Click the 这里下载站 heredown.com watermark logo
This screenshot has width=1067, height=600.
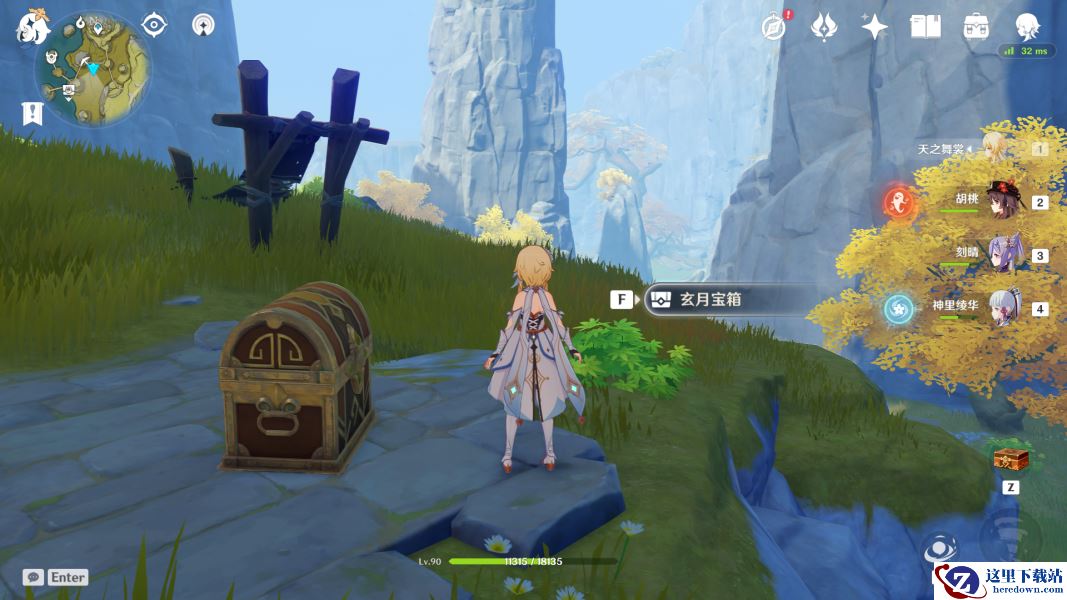999,580
